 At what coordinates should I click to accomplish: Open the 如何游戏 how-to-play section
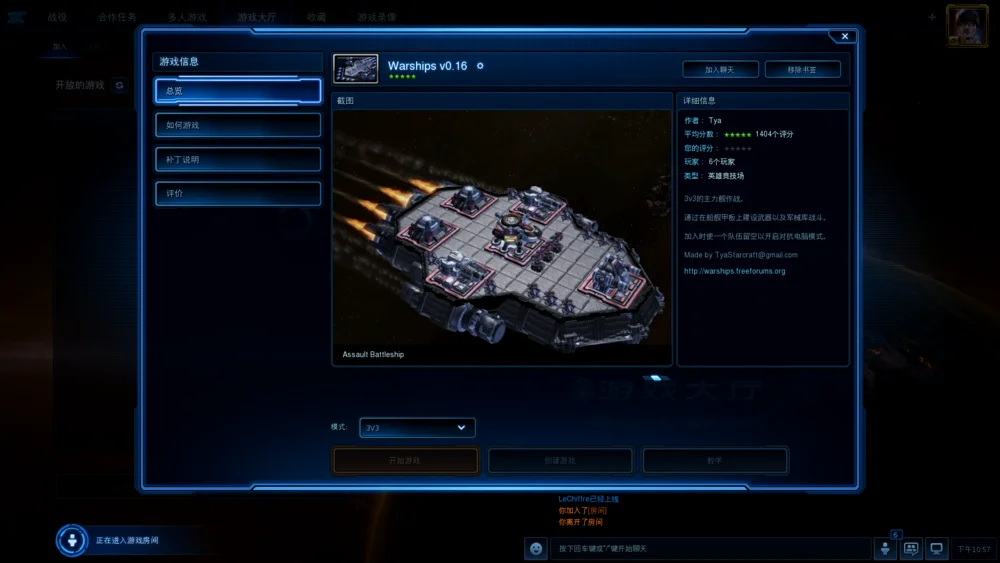click(238, 125)
